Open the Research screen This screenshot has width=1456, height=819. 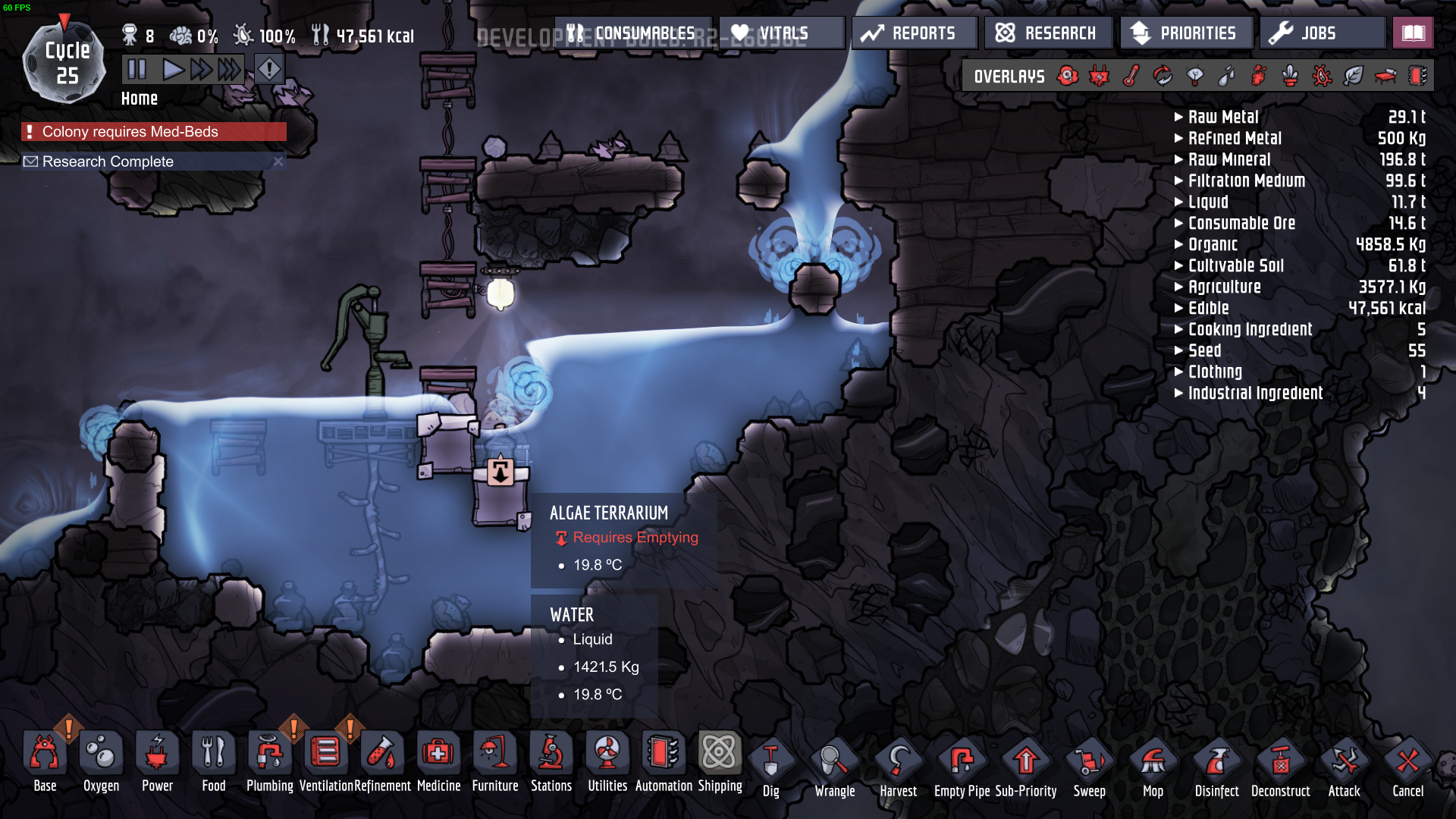tap(1047, 33)
